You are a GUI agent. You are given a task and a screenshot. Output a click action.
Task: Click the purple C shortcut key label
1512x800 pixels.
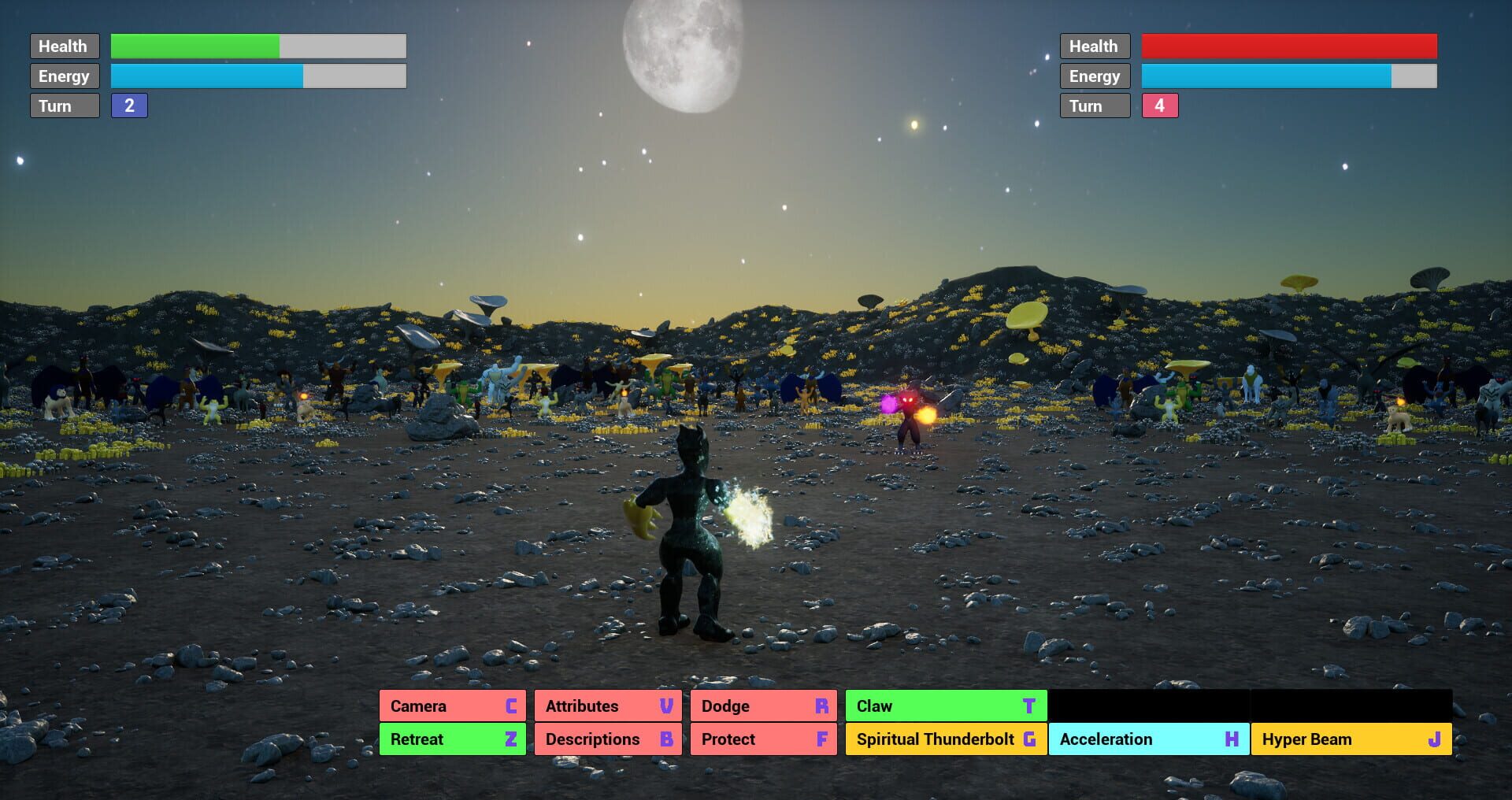click(512, 706)
